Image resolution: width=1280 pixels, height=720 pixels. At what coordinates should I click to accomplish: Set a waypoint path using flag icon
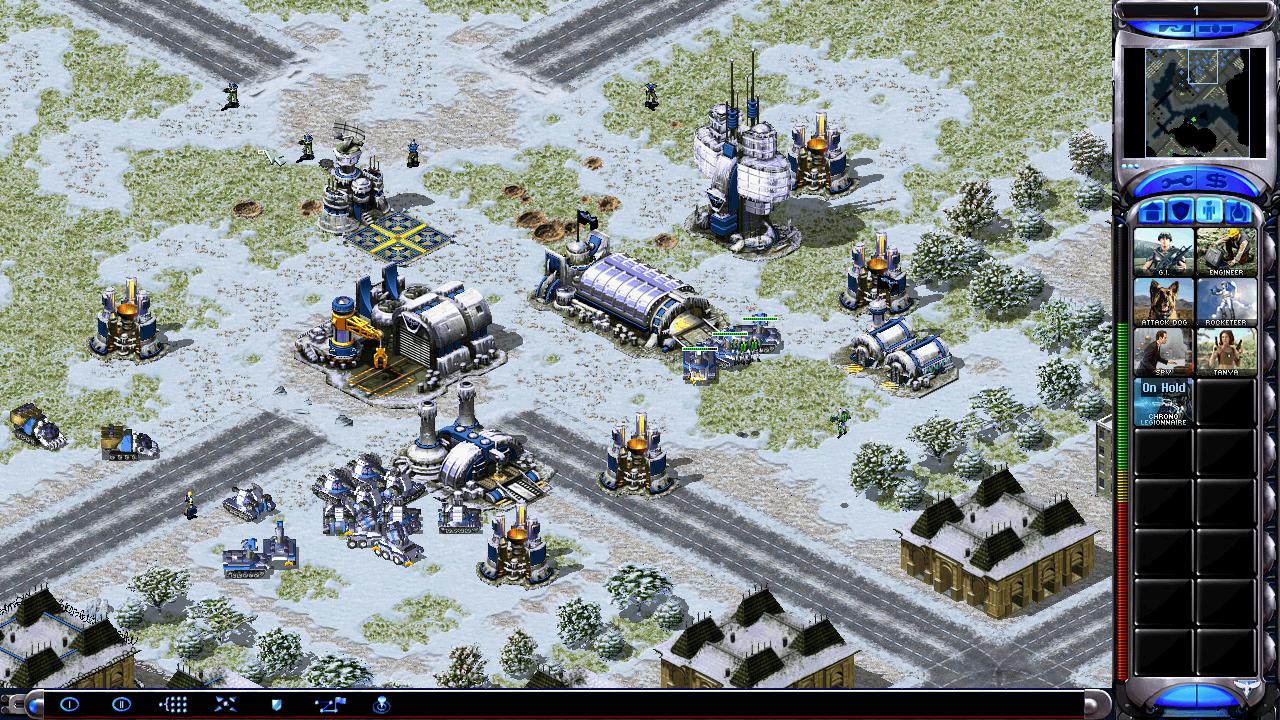[329, 704]
